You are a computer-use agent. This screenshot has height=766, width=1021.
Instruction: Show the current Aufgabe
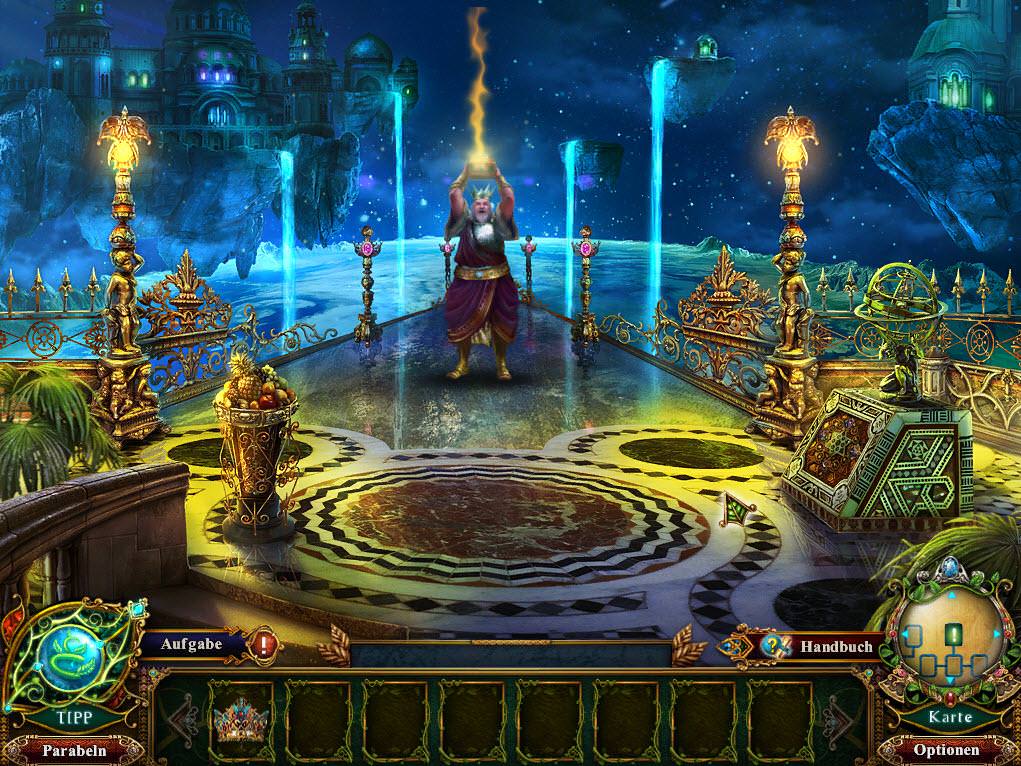[192, 645]
